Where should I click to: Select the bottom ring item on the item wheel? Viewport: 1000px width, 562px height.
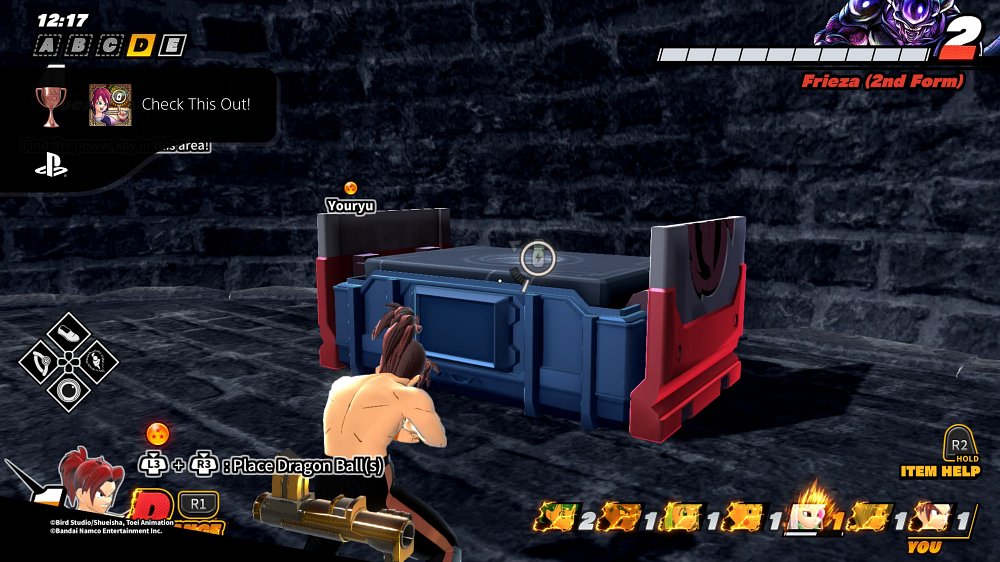click(69, 388)
